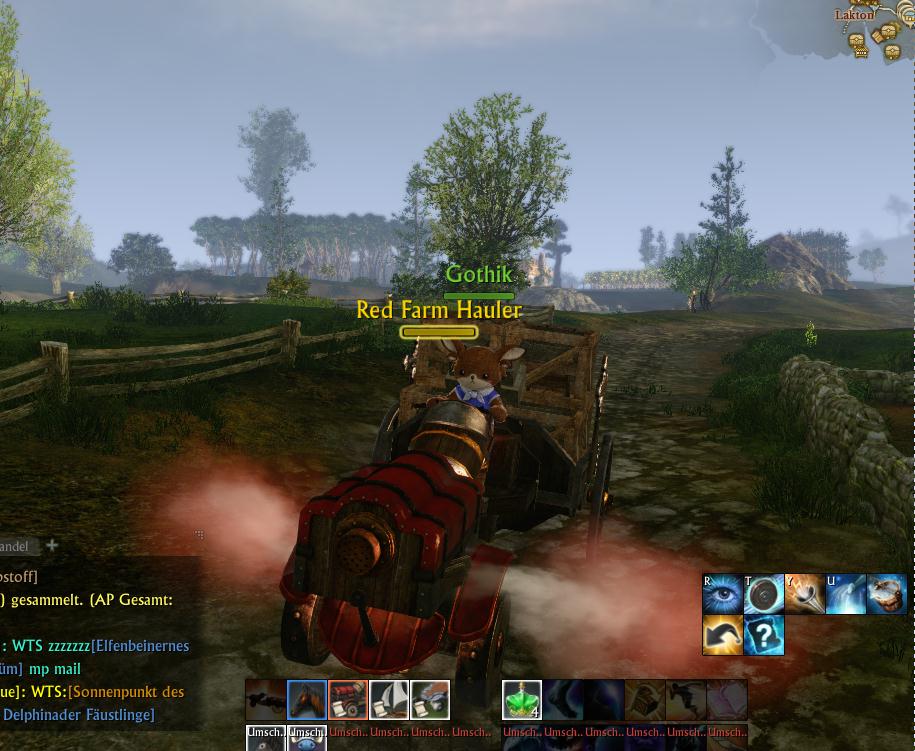Switch to the Handel chat tab

[14, 546]
